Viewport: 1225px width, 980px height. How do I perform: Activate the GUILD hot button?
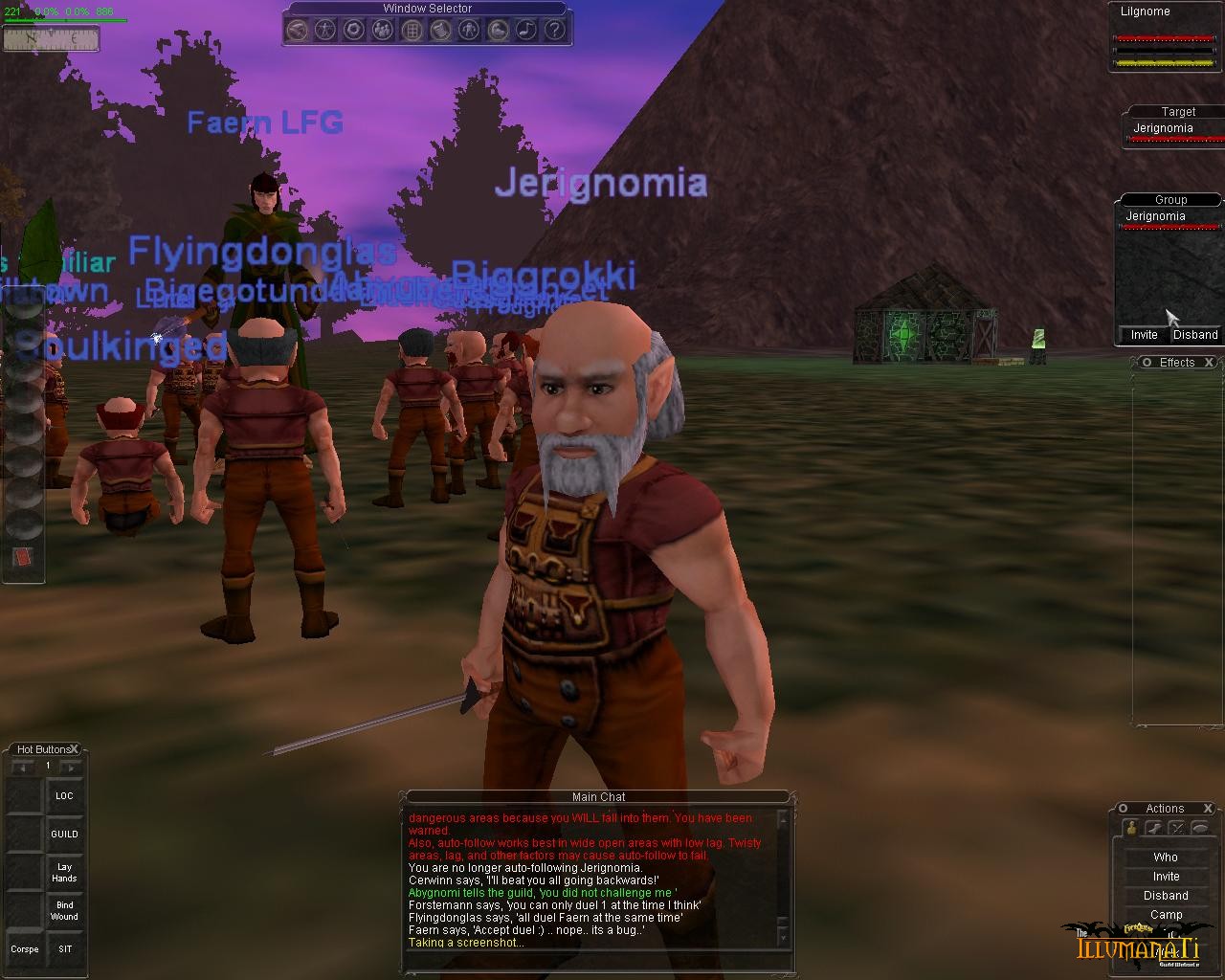(64, 835)
